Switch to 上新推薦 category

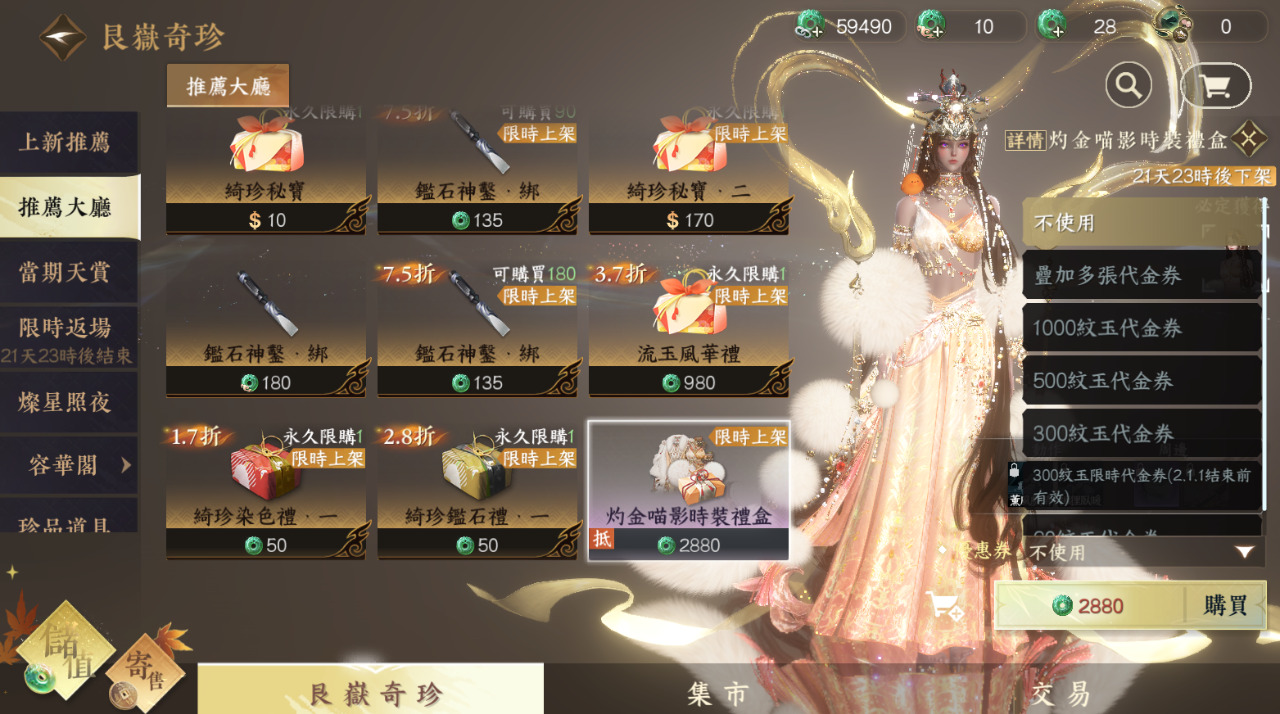click(66, 142)
